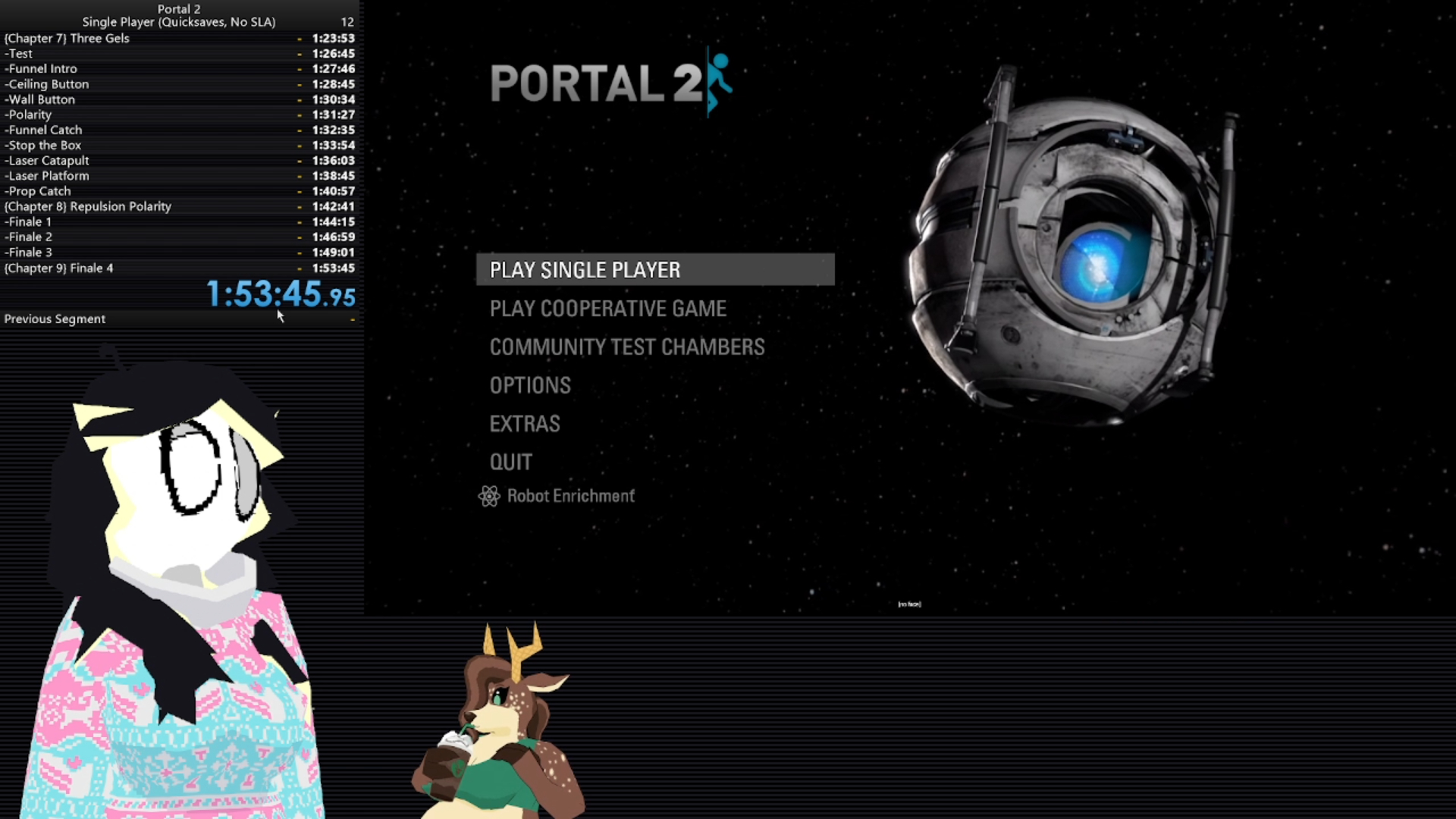Screen dimensions: 1456x819
Task: Go to the Extras menu
Action: 525,424
